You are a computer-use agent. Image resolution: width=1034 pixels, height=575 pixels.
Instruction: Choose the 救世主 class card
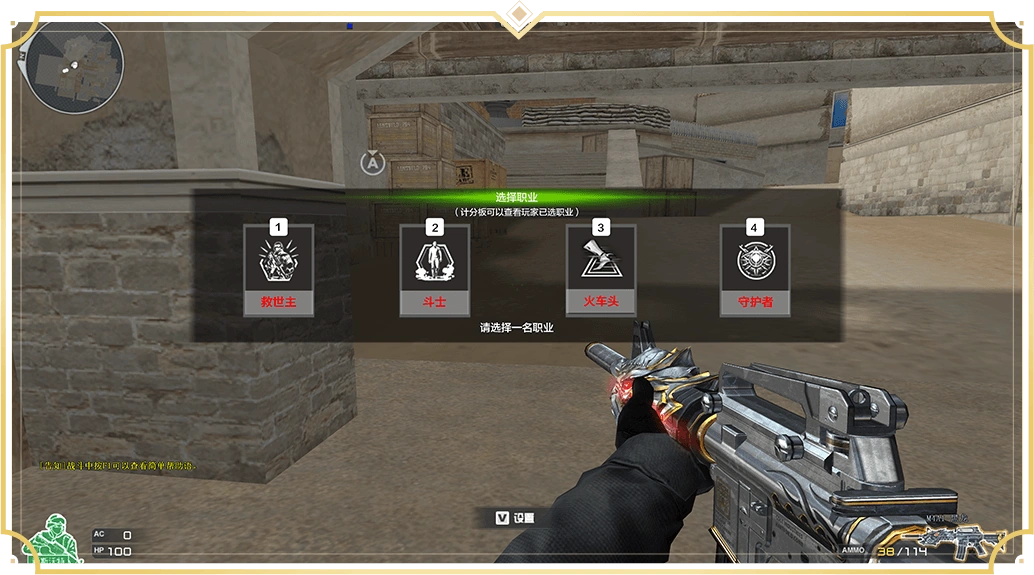(278, 270)
